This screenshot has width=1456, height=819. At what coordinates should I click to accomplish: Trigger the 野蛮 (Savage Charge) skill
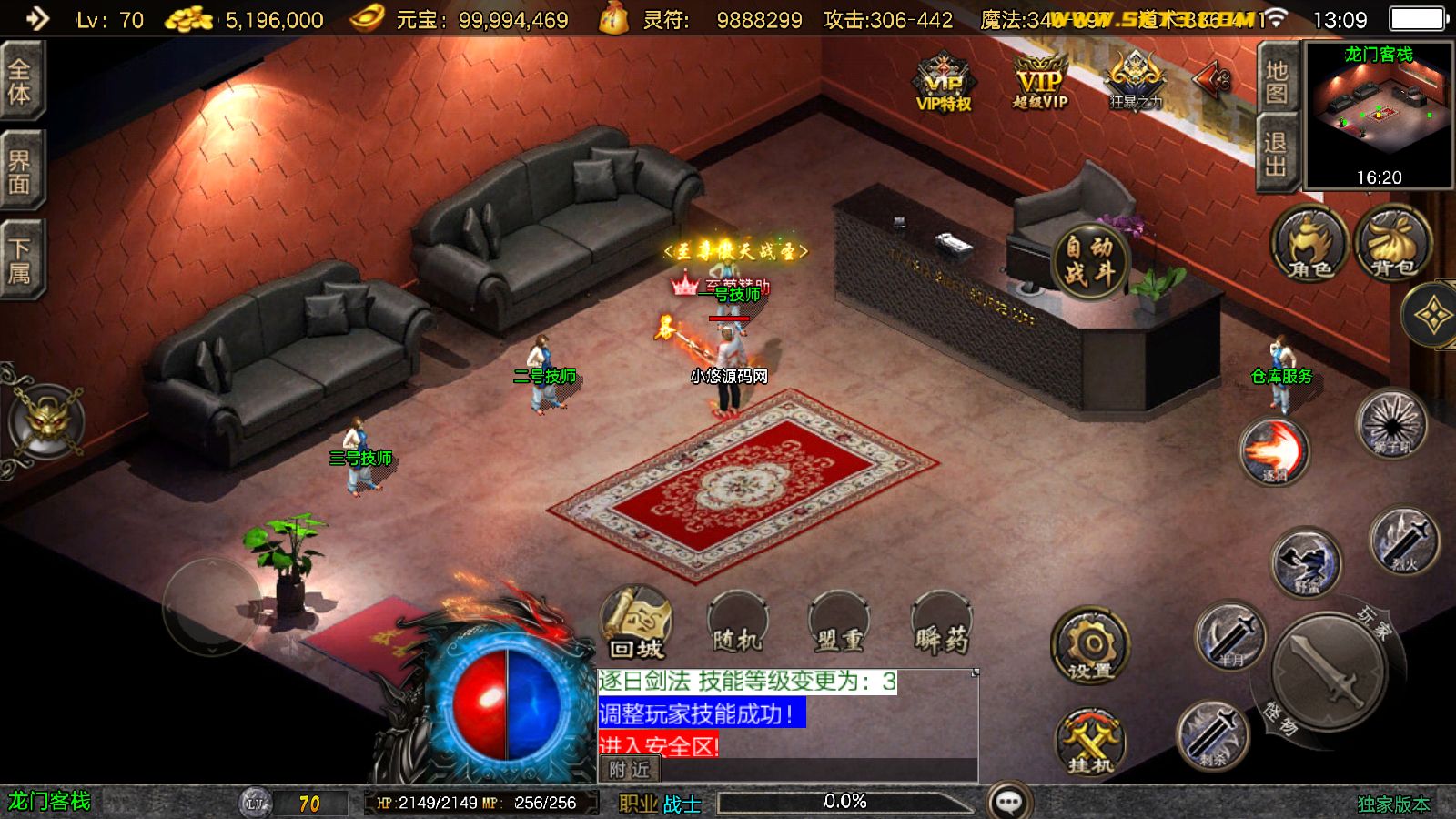(x=1306, y=561)
